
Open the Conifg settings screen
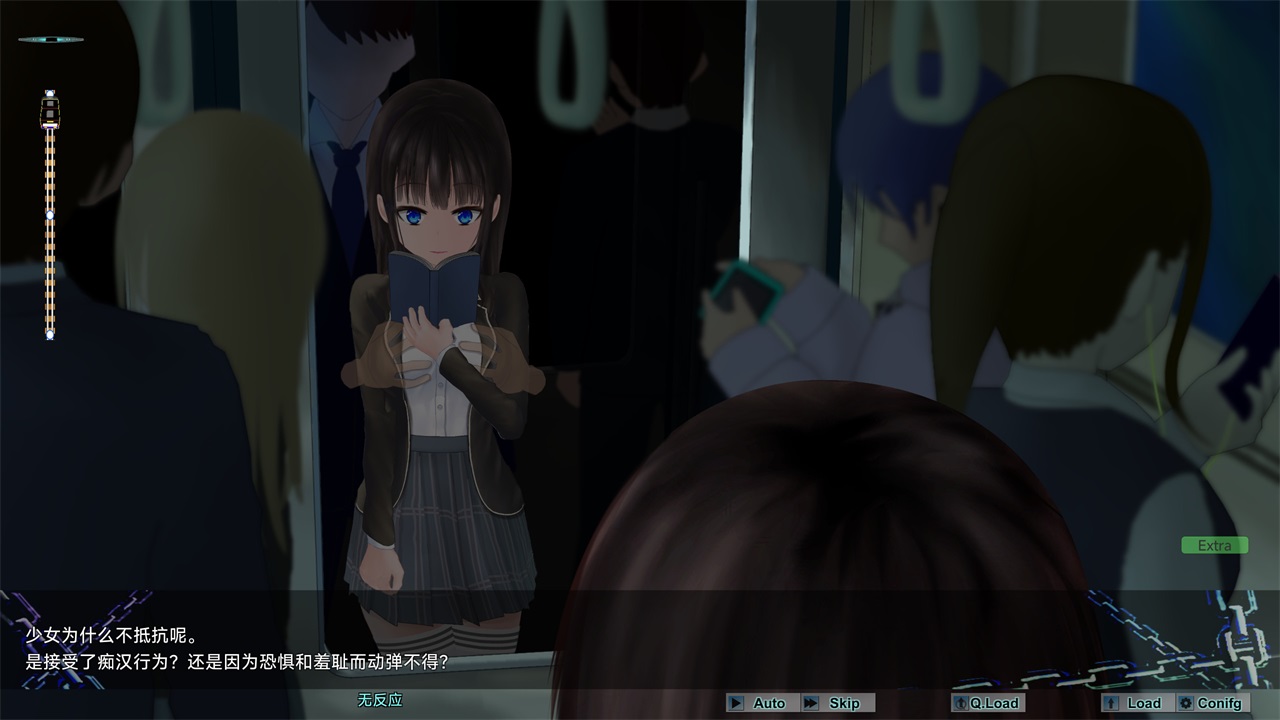point(1213,703)
